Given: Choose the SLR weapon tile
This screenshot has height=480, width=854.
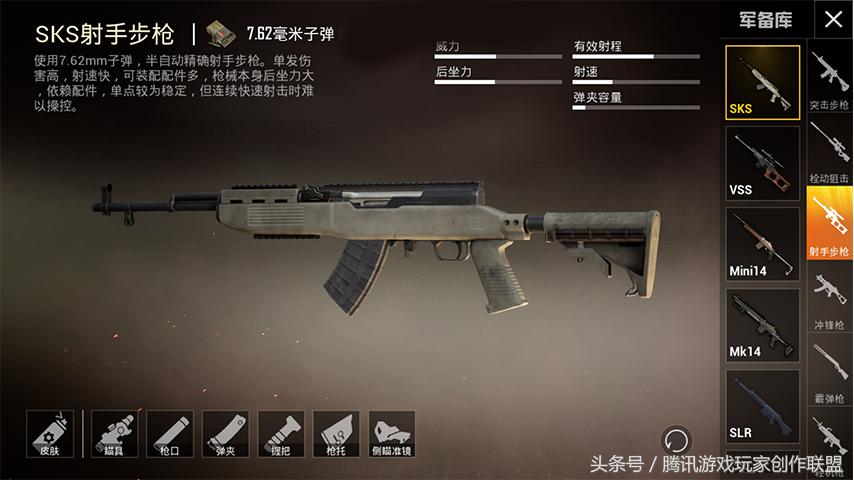Looking at the screenshot, I should 762,405.
